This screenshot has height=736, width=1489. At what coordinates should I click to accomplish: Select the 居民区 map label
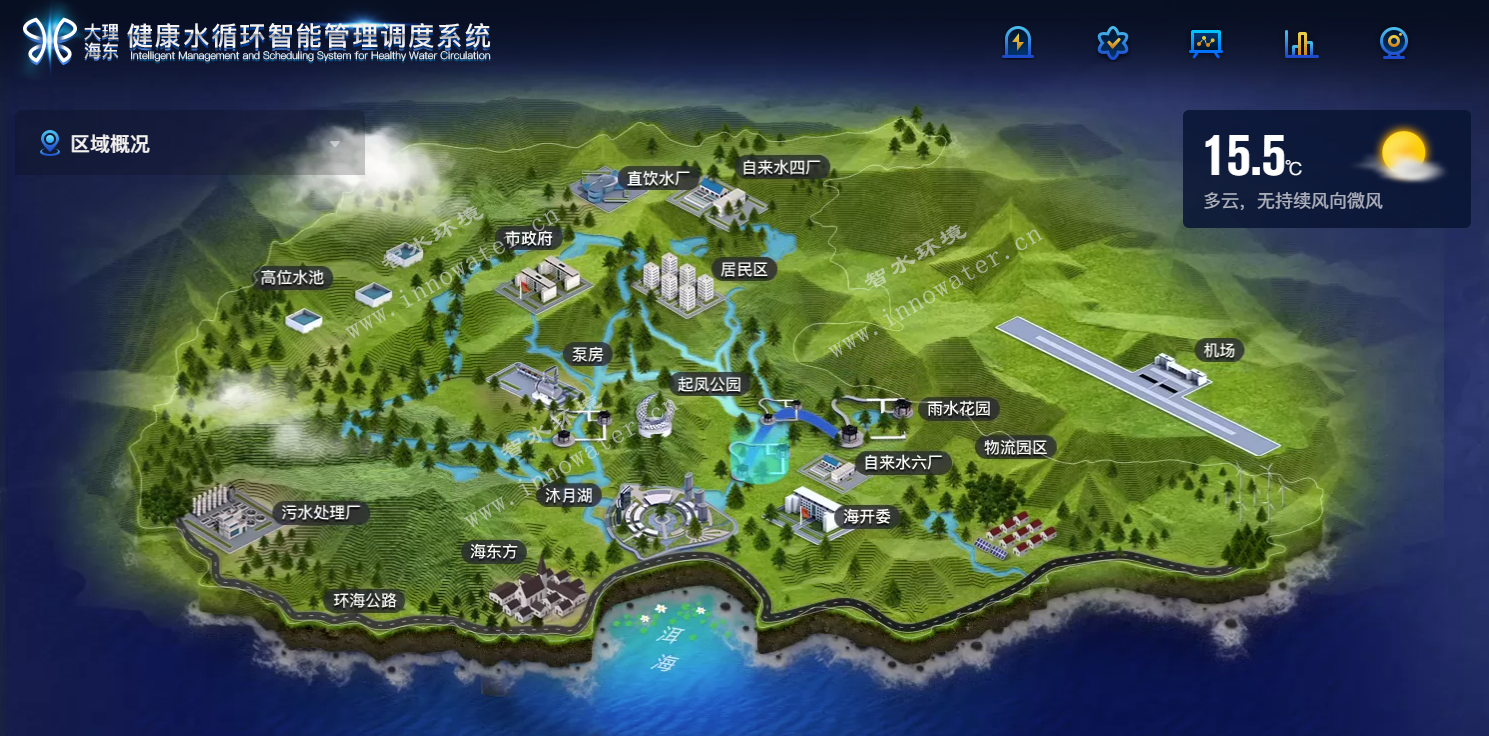point(743,269)
